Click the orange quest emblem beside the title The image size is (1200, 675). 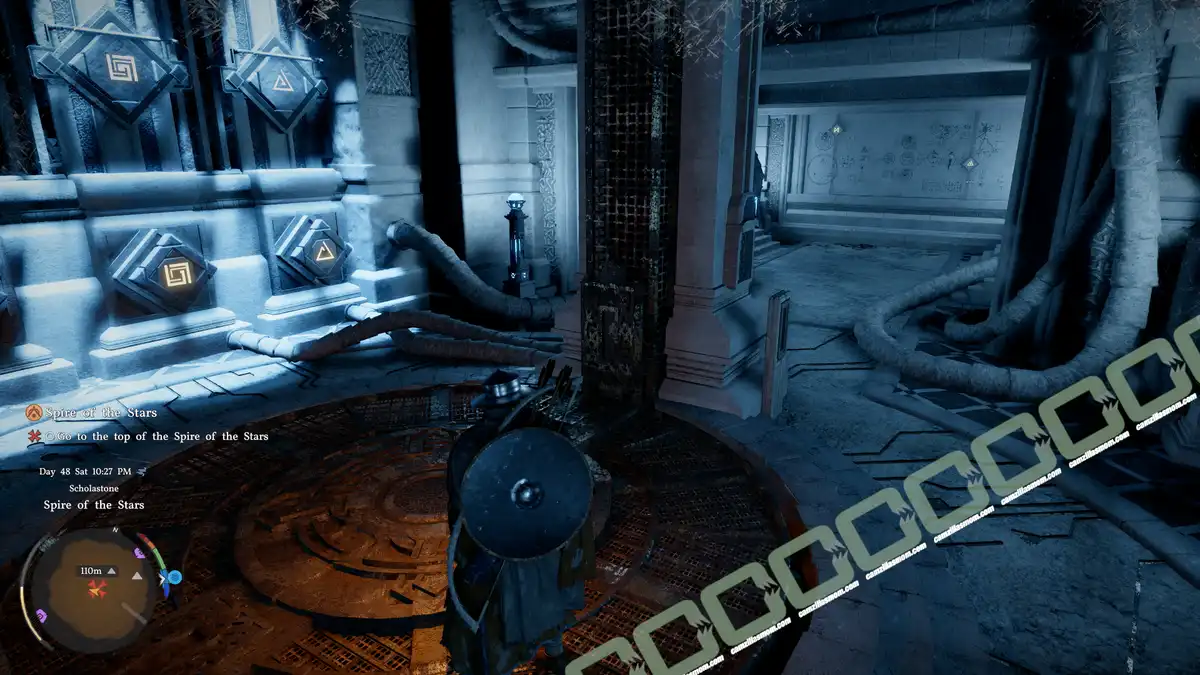pos(34,412)
